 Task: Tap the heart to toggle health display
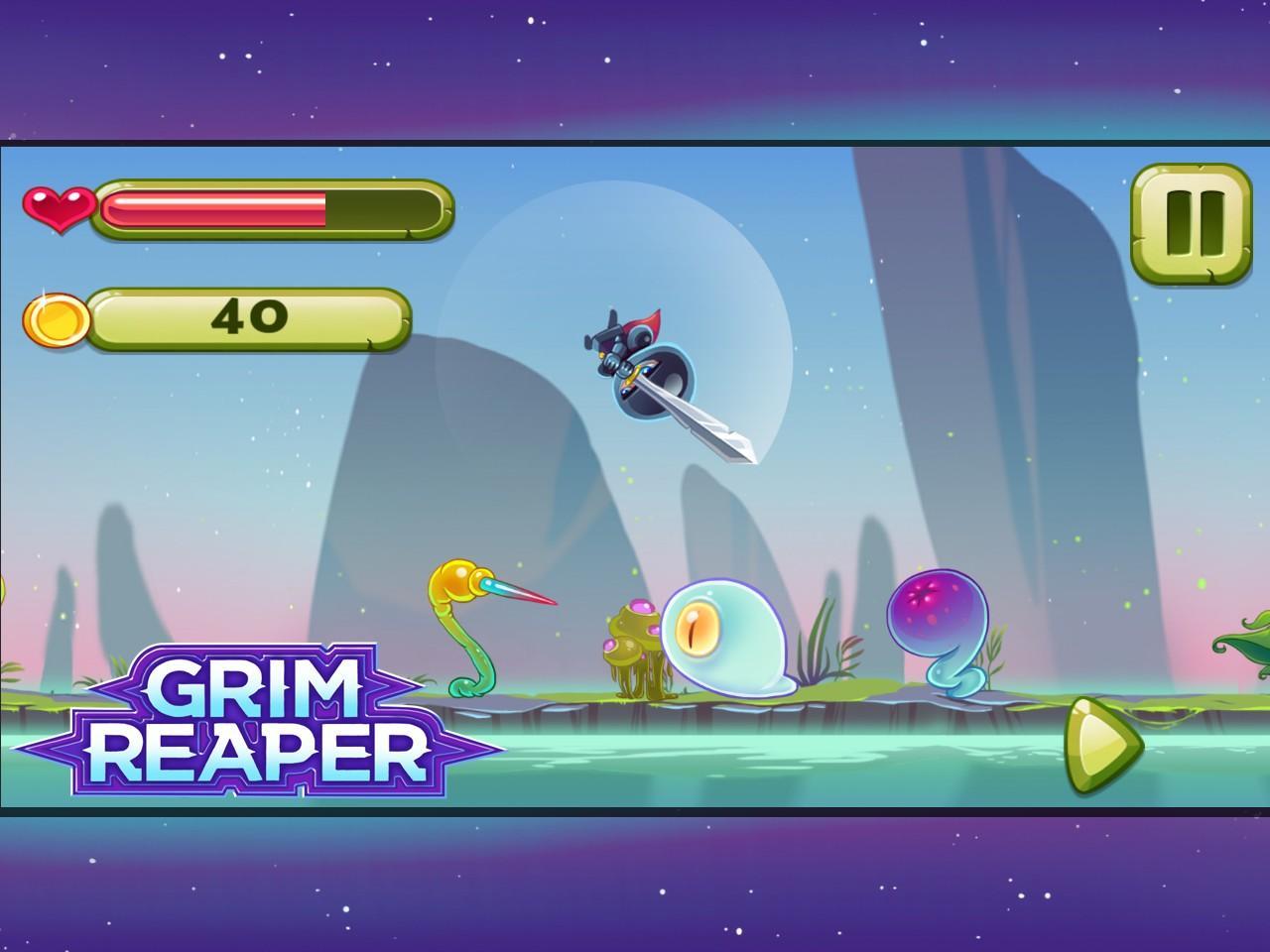(x=58, y=208)
